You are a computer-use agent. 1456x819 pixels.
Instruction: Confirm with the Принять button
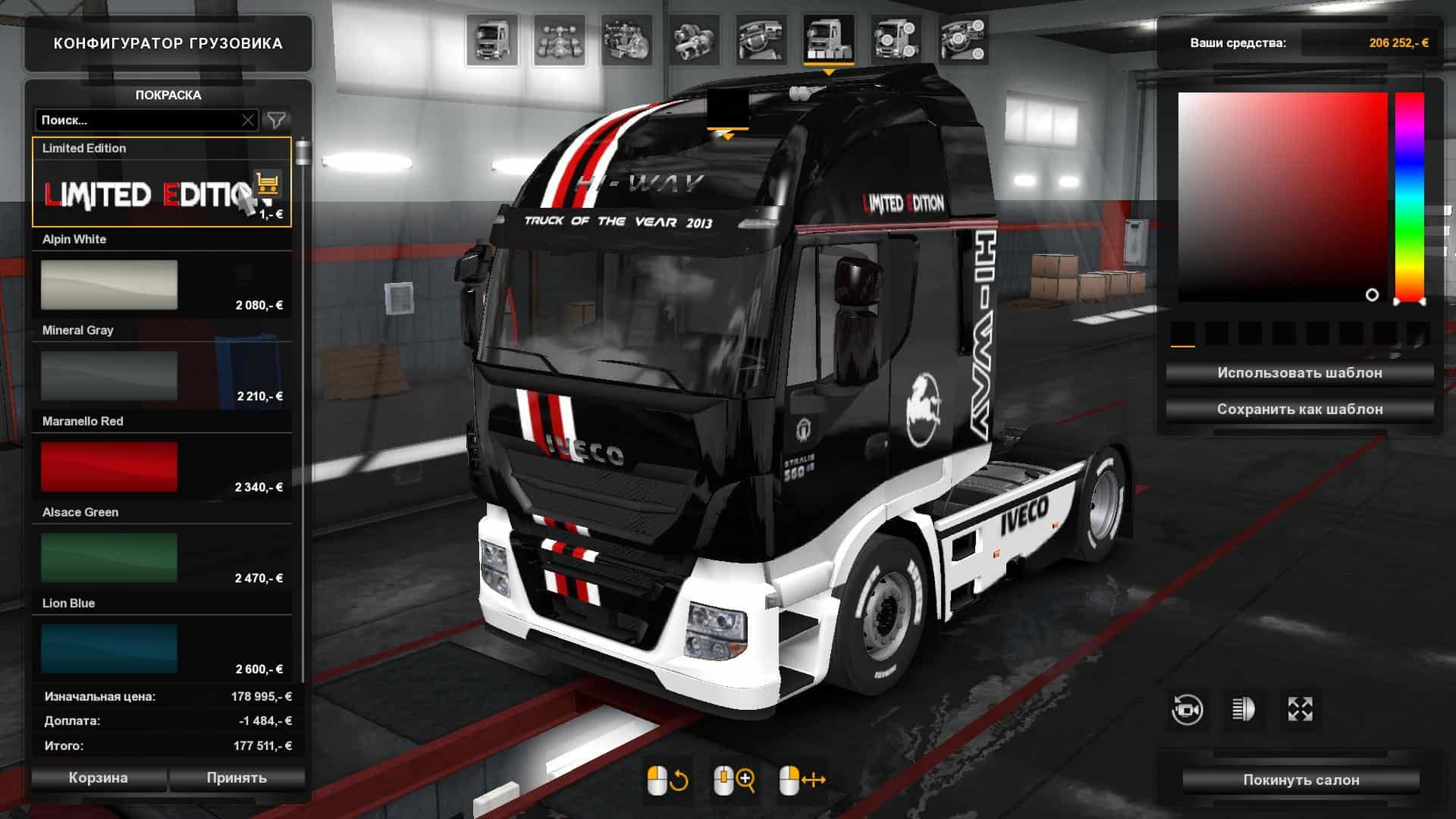(237, 778)
